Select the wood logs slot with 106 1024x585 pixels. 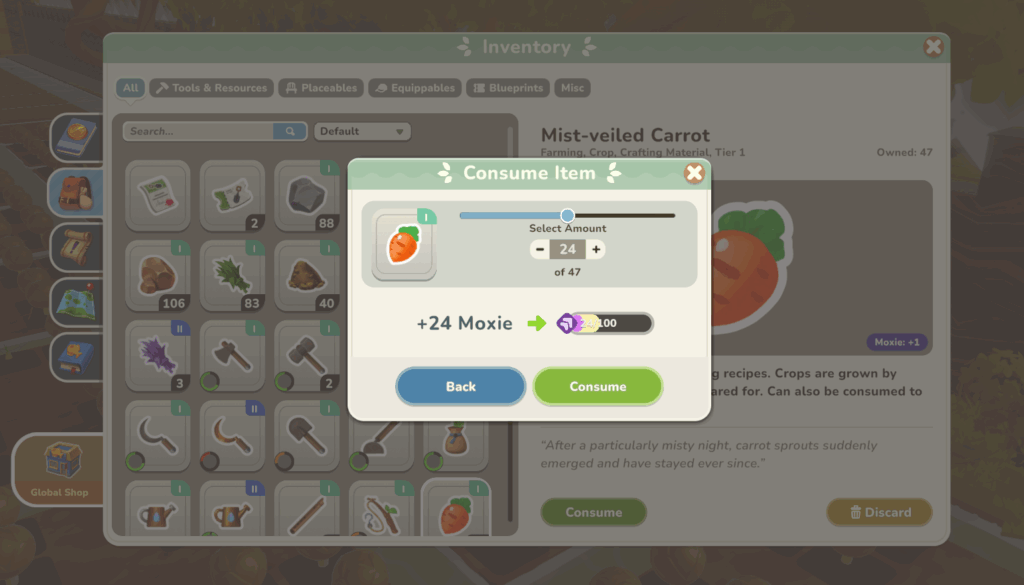pos(157,276)
